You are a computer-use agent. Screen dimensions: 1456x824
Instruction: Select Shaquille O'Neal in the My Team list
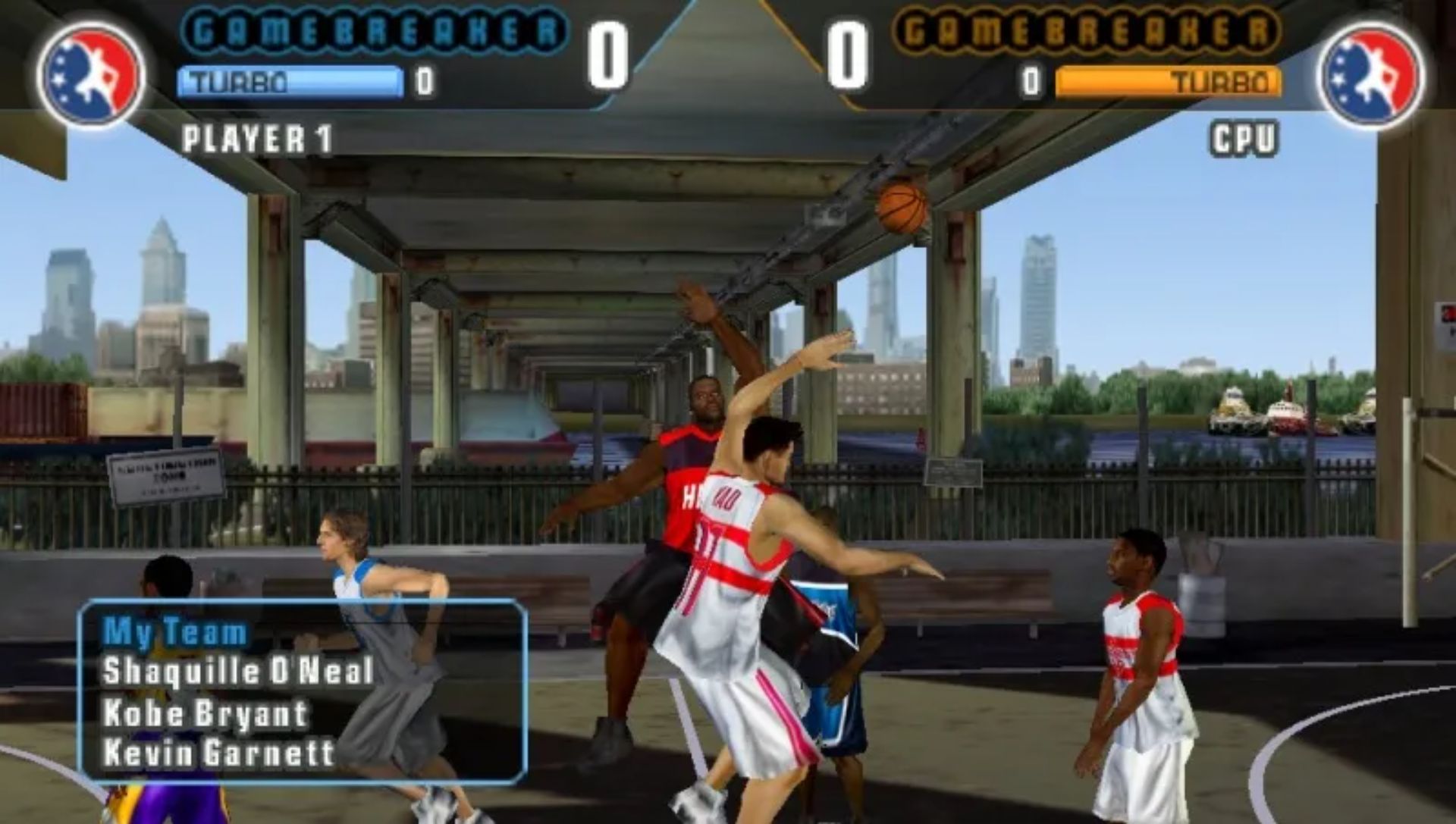[237, 672]
